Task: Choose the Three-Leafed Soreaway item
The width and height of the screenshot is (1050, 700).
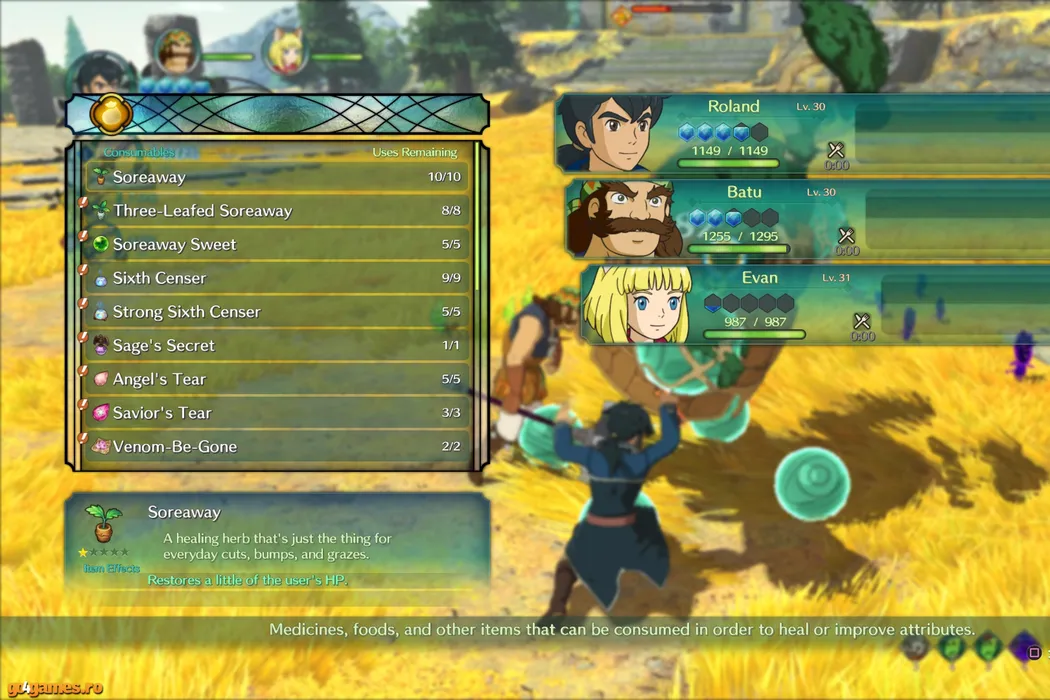Action: click(275, 211)
